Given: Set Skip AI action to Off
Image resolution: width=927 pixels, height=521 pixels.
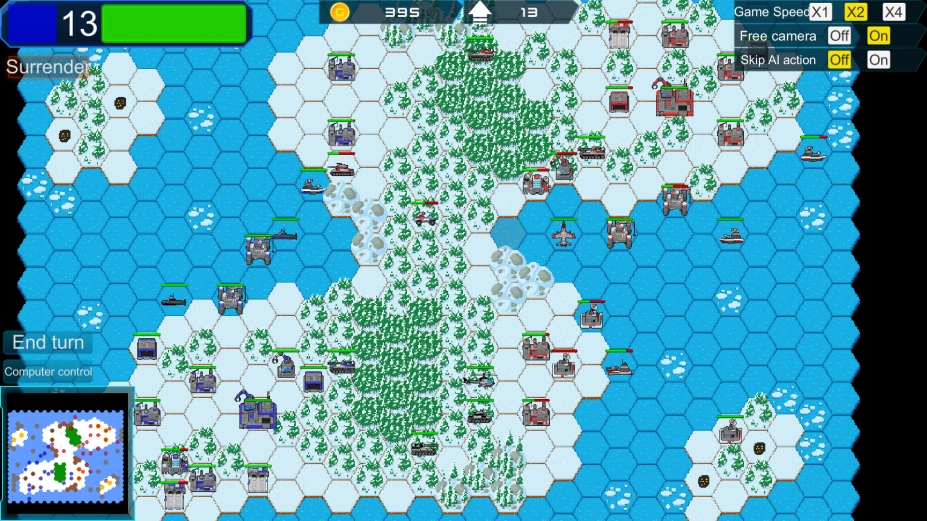Looking at the screenshot, I should [839, 60].
